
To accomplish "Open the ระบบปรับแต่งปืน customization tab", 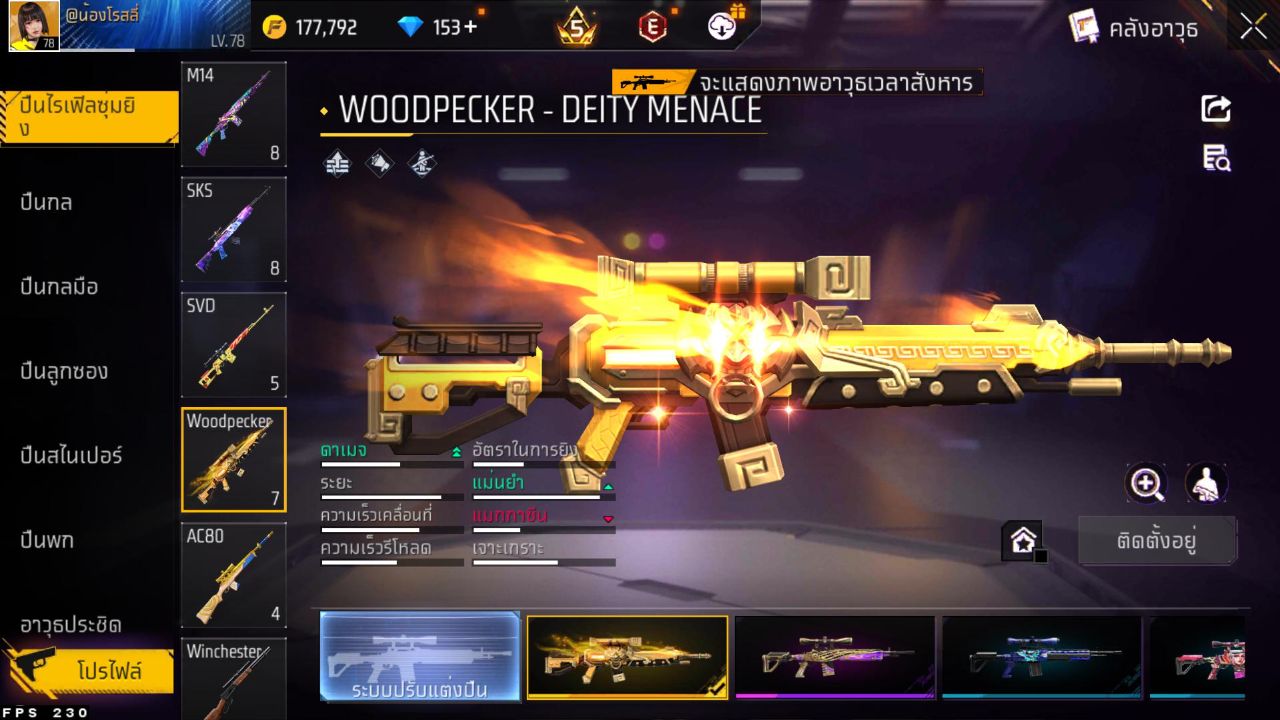I will point(420,658).
